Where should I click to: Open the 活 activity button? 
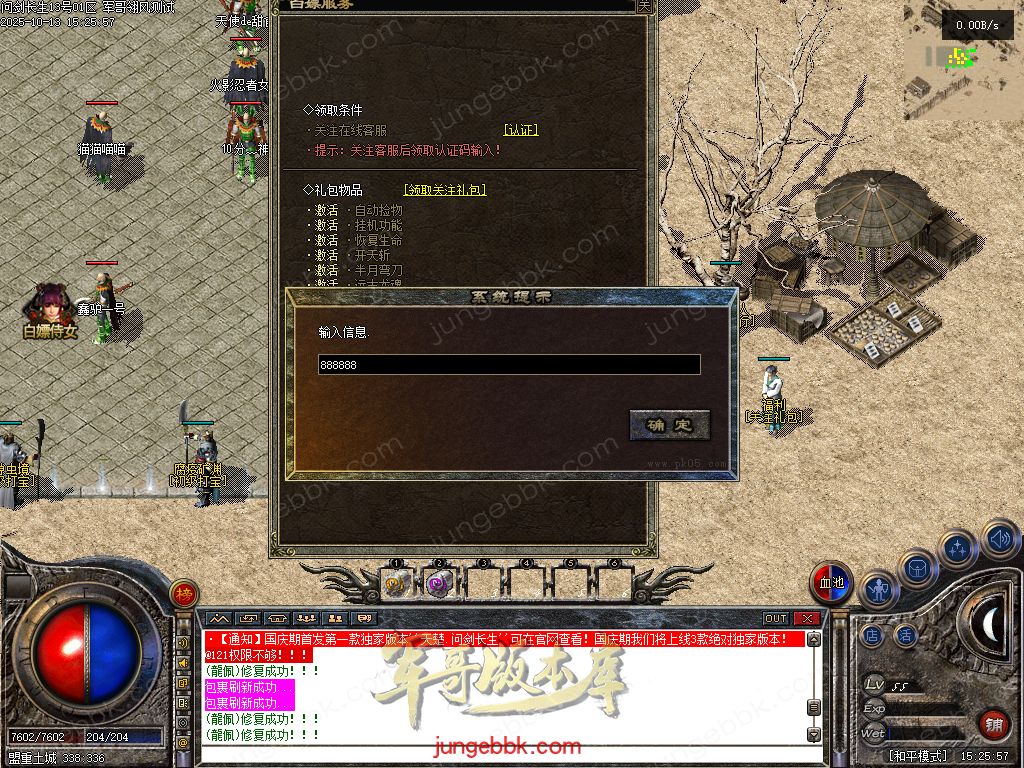click(905, 634)
